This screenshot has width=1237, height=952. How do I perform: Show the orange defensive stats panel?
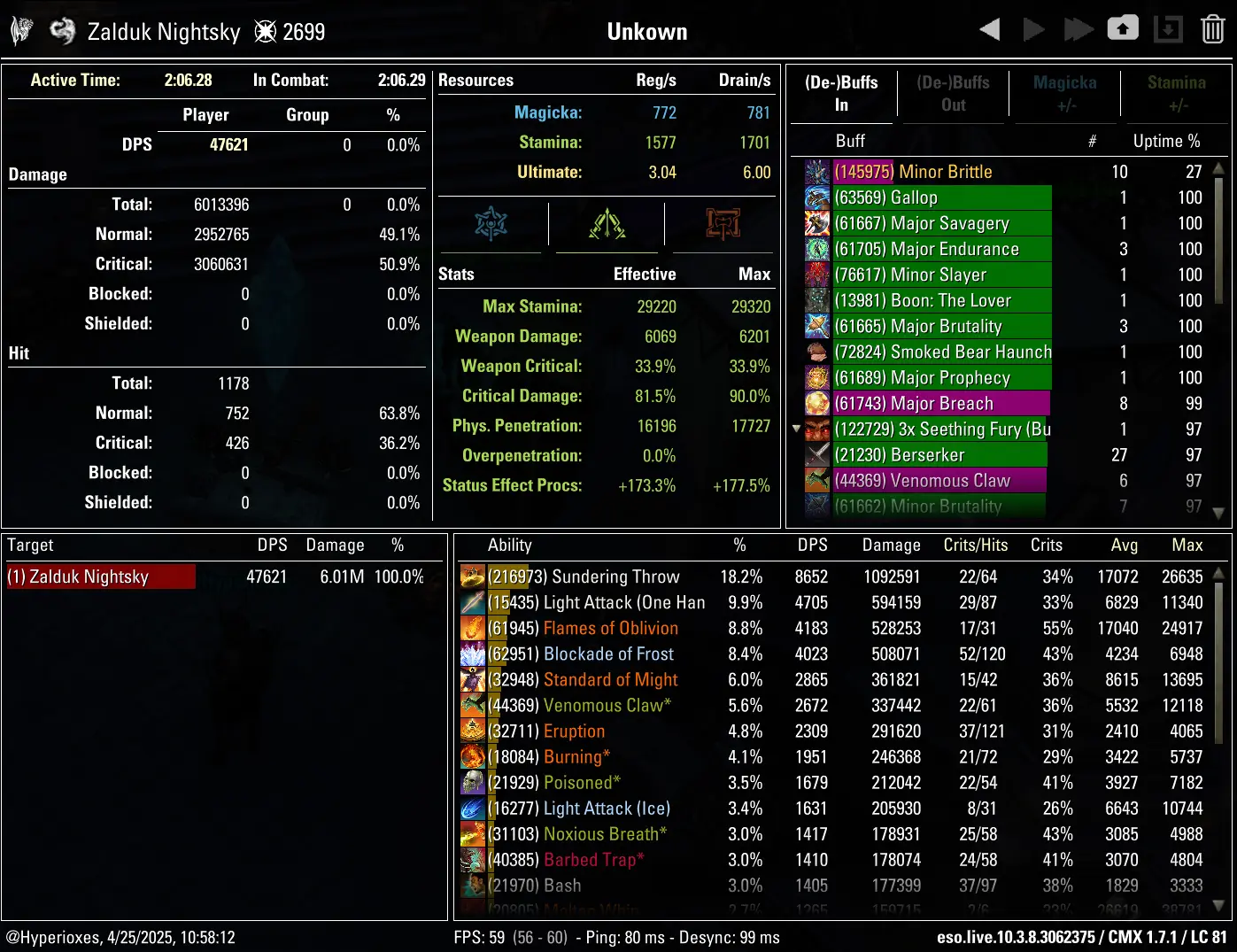[x=723, y=224]
